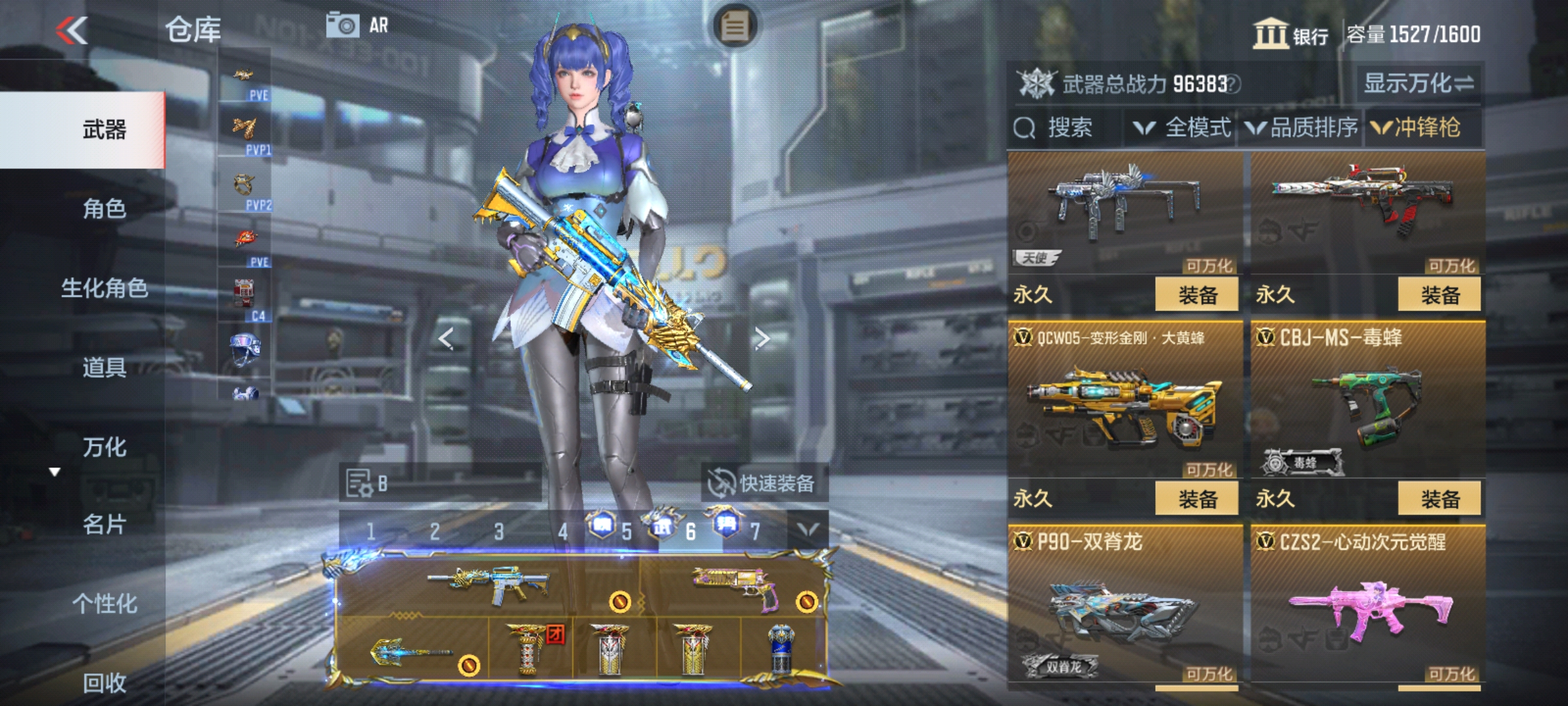Open the 名片 name card tab
This screenshot has width=1568, height=706.
coord(105,524)
